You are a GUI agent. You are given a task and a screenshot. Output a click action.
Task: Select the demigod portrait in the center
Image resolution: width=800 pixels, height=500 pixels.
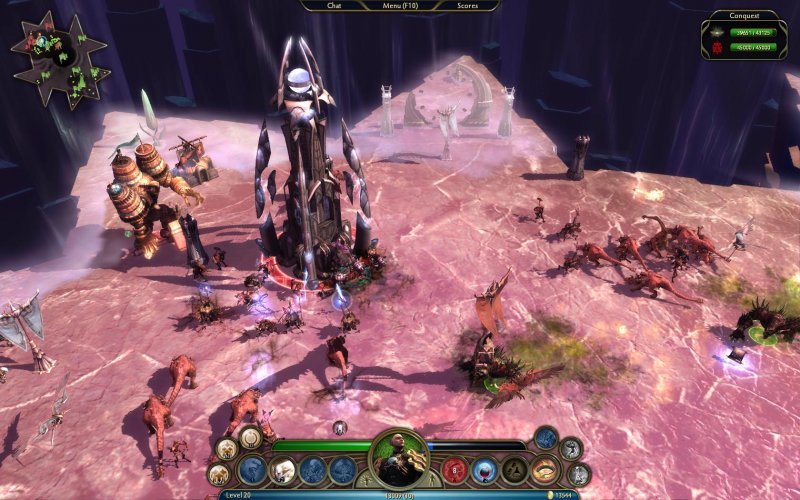coord(399,460)
